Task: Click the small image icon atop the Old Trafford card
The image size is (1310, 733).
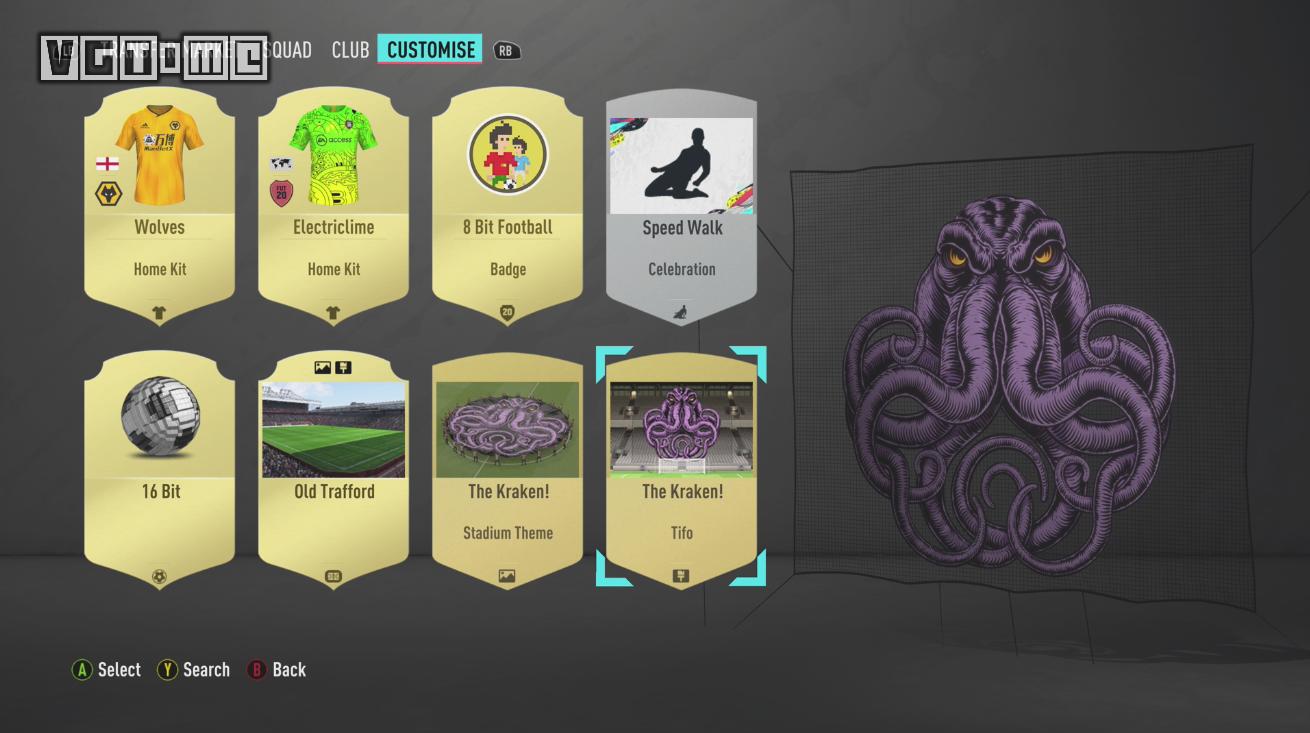Action: 322,367
